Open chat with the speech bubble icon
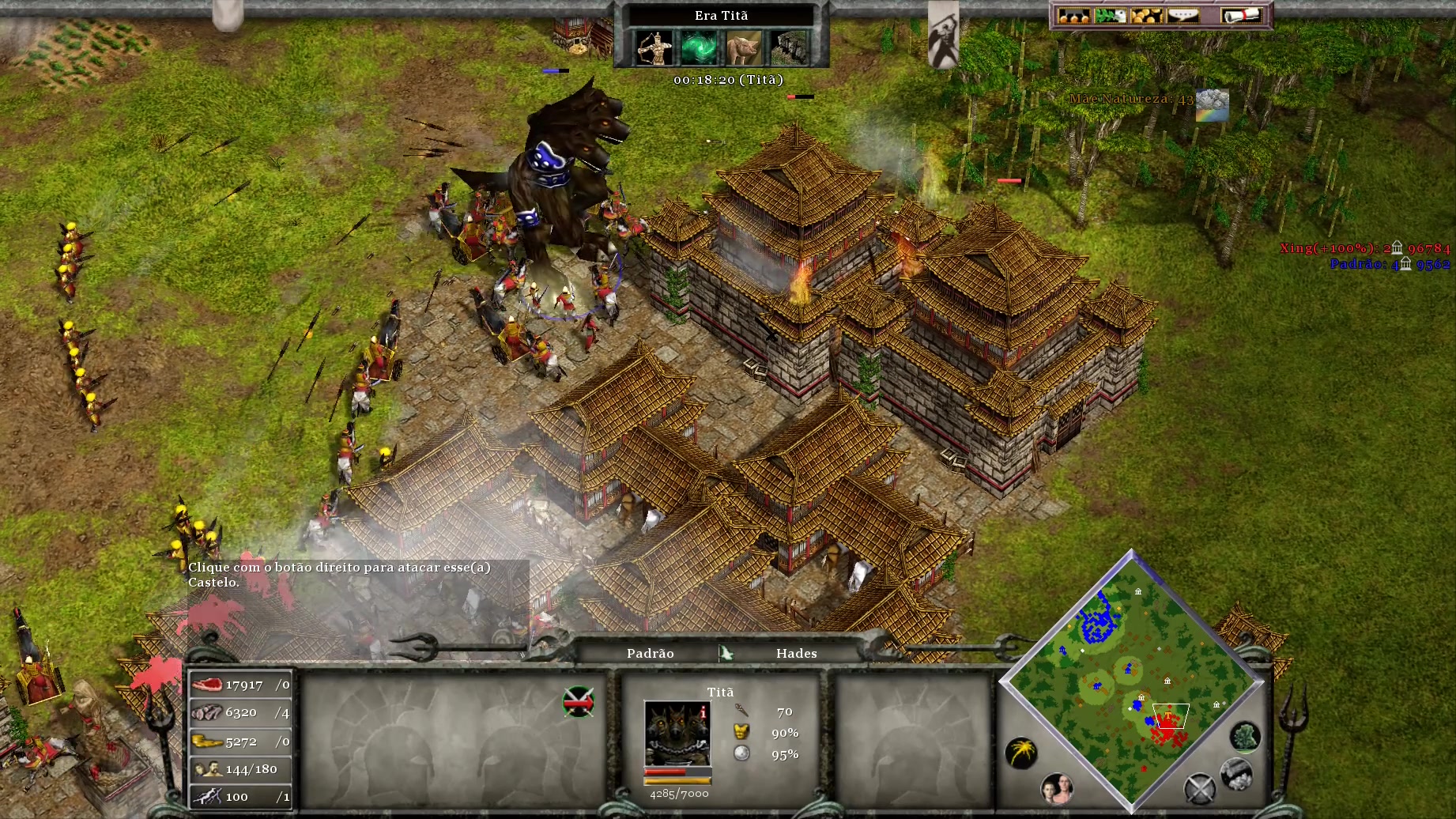 click(1183, 16)
